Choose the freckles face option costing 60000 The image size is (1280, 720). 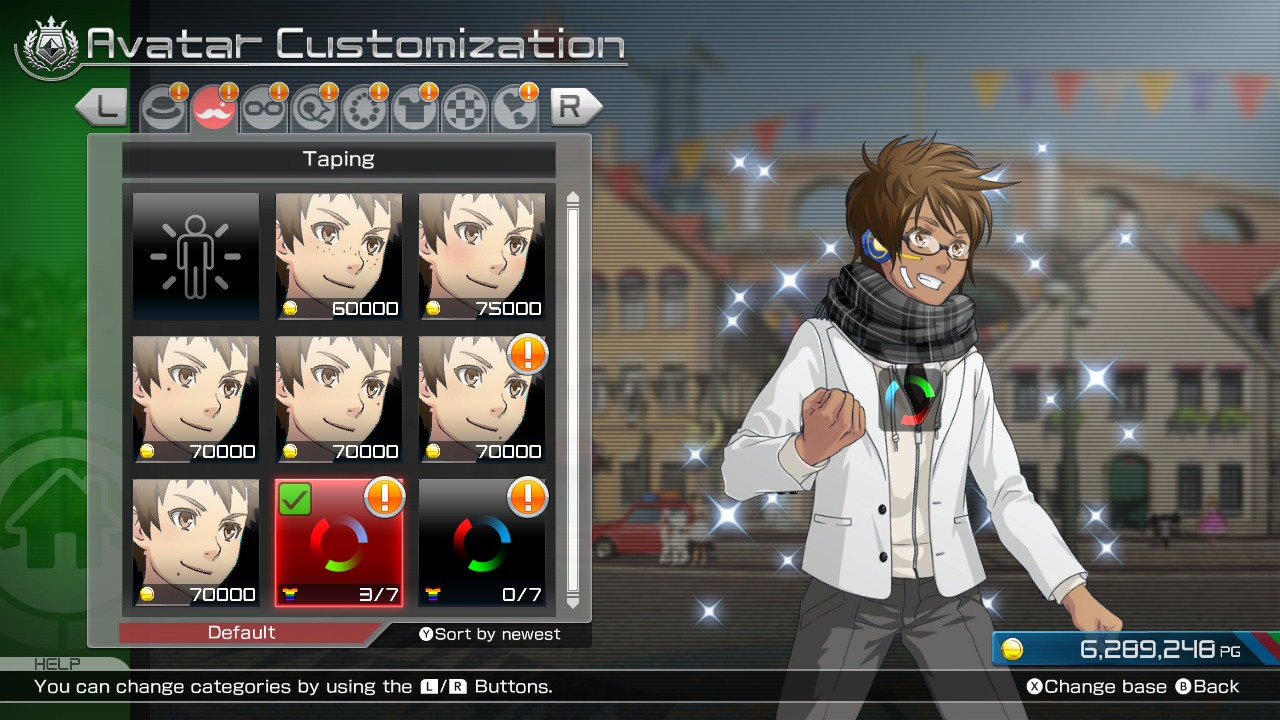coord(339,257)
